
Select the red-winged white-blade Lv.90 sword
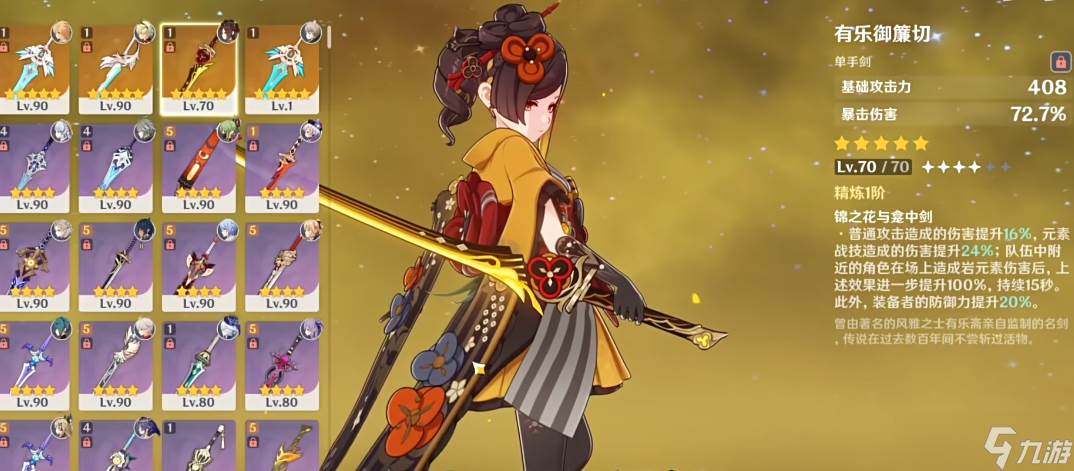198,262
